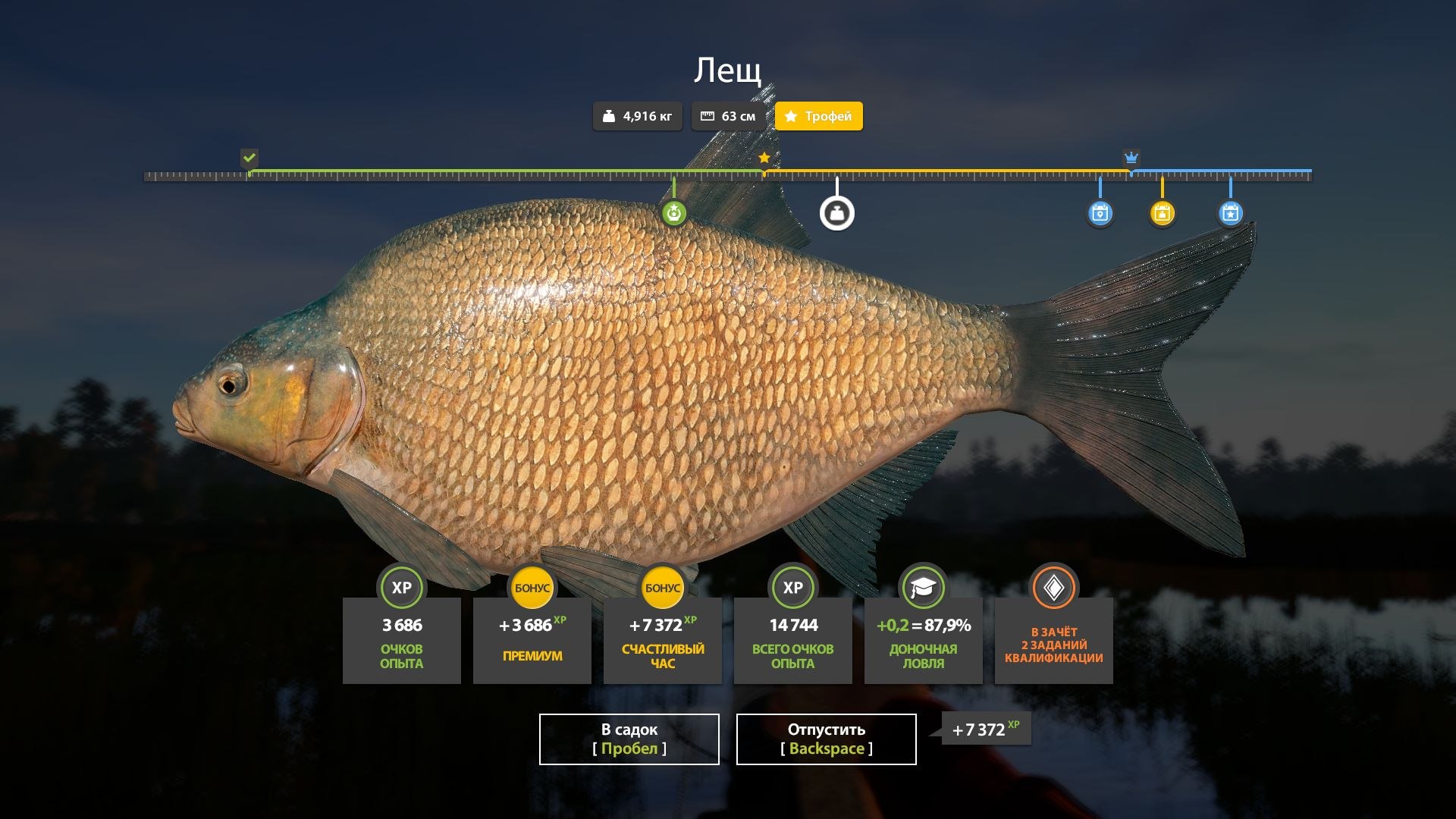Open the qualification tasks credit tile
The height and width of the screenshot is (819, 1456).
coord(1053,640)
